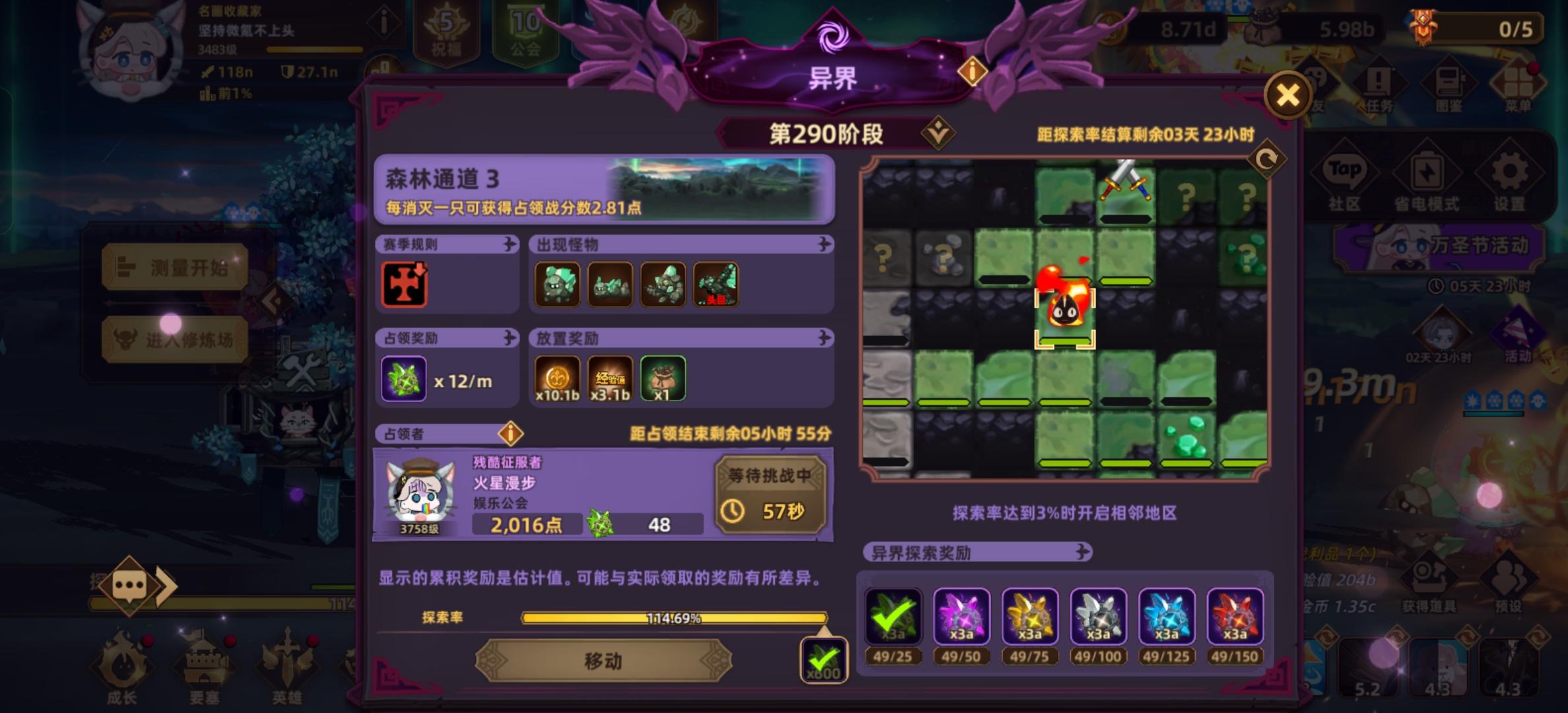This screenshot has width=1568, height=713.
Task: Expand the 出现怪物 monster panel
Action: pyautogui.click(x=824, y=243)
